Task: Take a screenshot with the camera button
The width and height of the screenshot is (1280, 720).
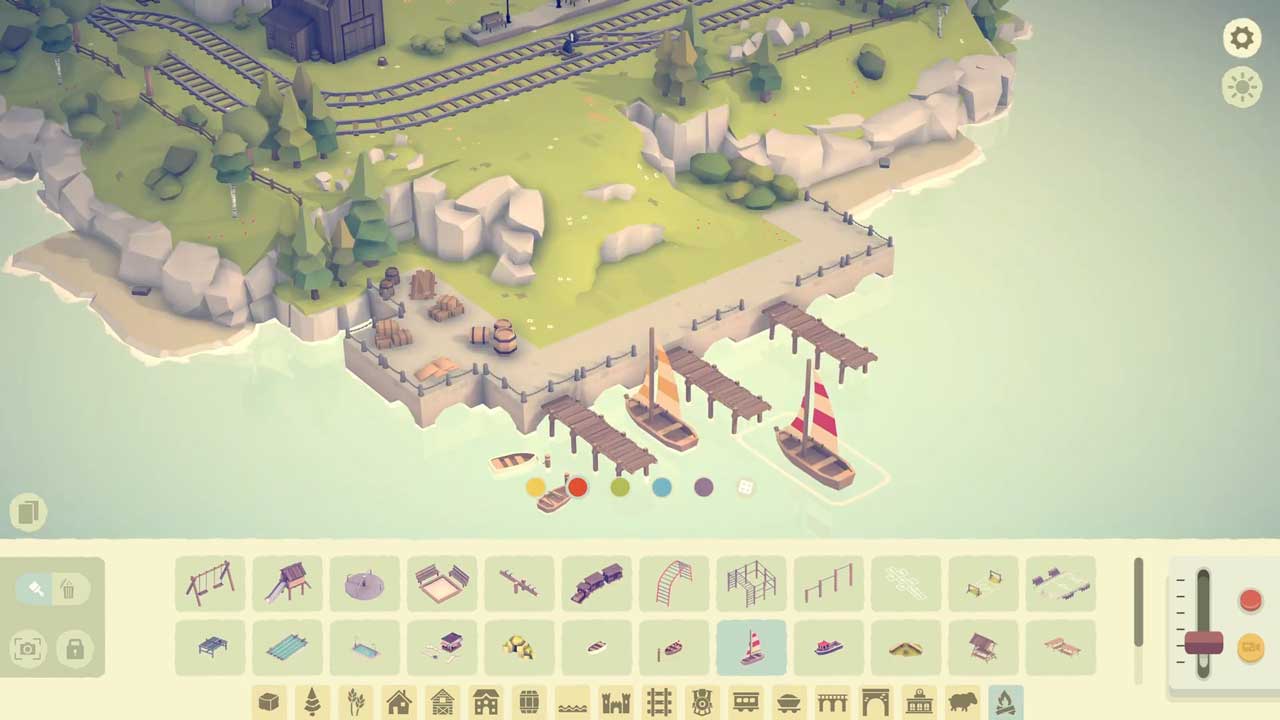Action: [x=28, y=649]
